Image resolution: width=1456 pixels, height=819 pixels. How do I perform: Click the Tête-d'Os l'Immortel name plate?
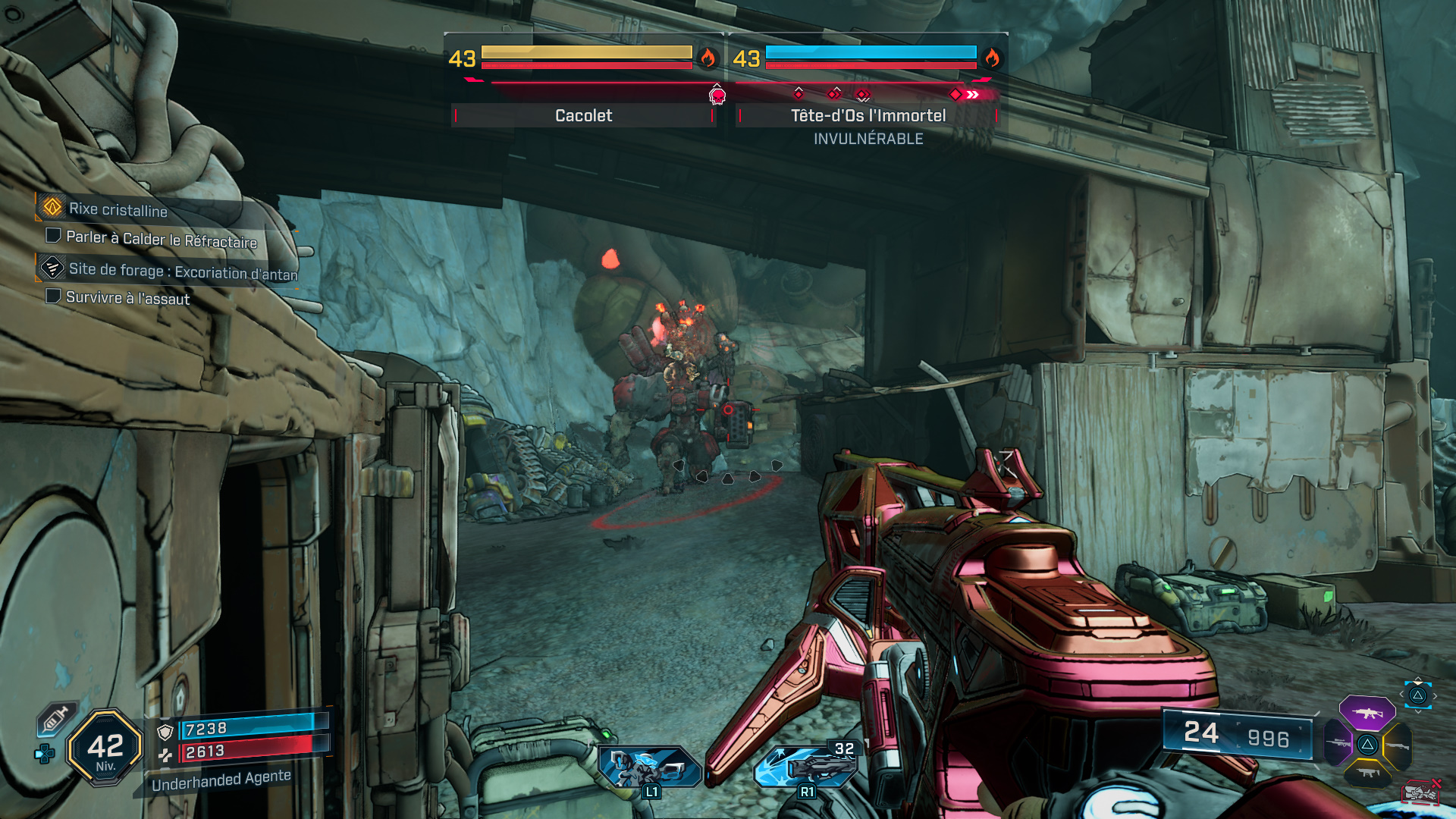coord(868,115)
